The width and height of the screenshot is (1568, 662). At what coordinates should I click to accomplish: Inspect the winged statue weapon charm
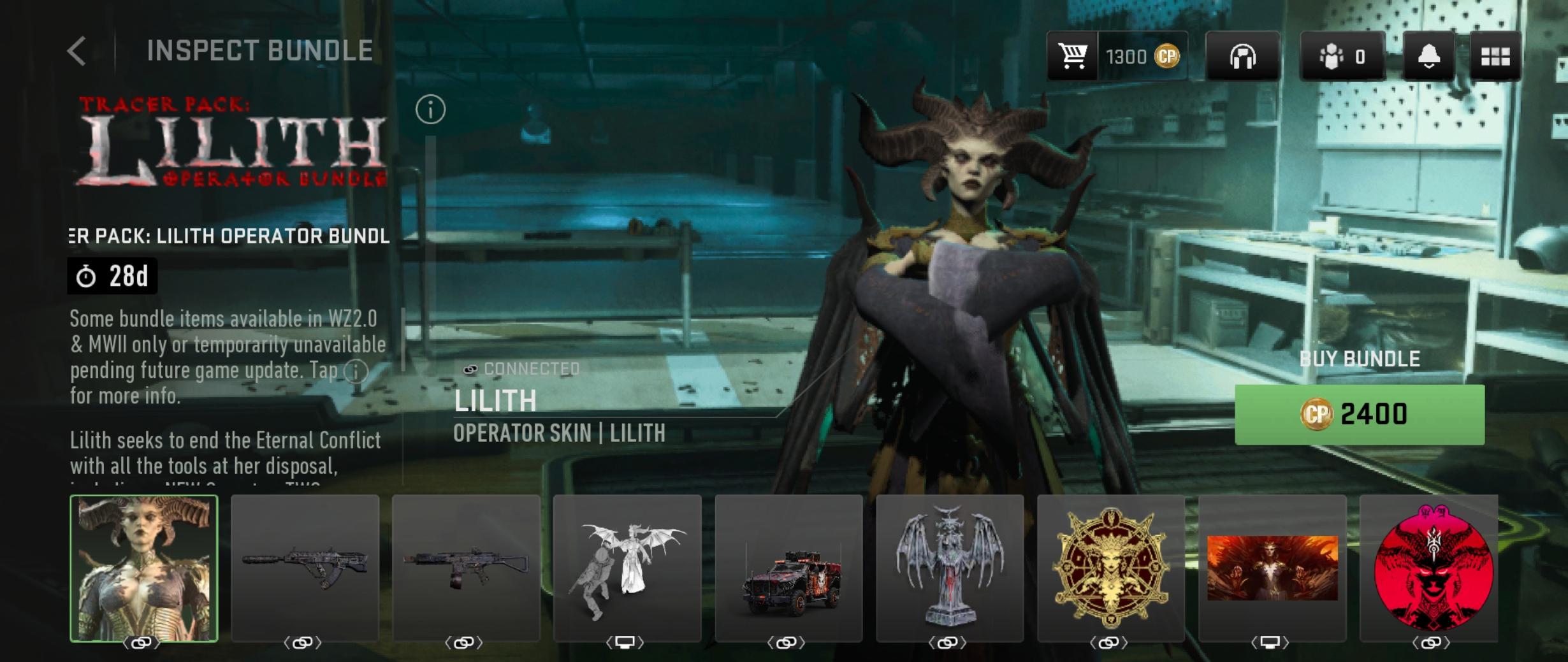coord(950,568)
